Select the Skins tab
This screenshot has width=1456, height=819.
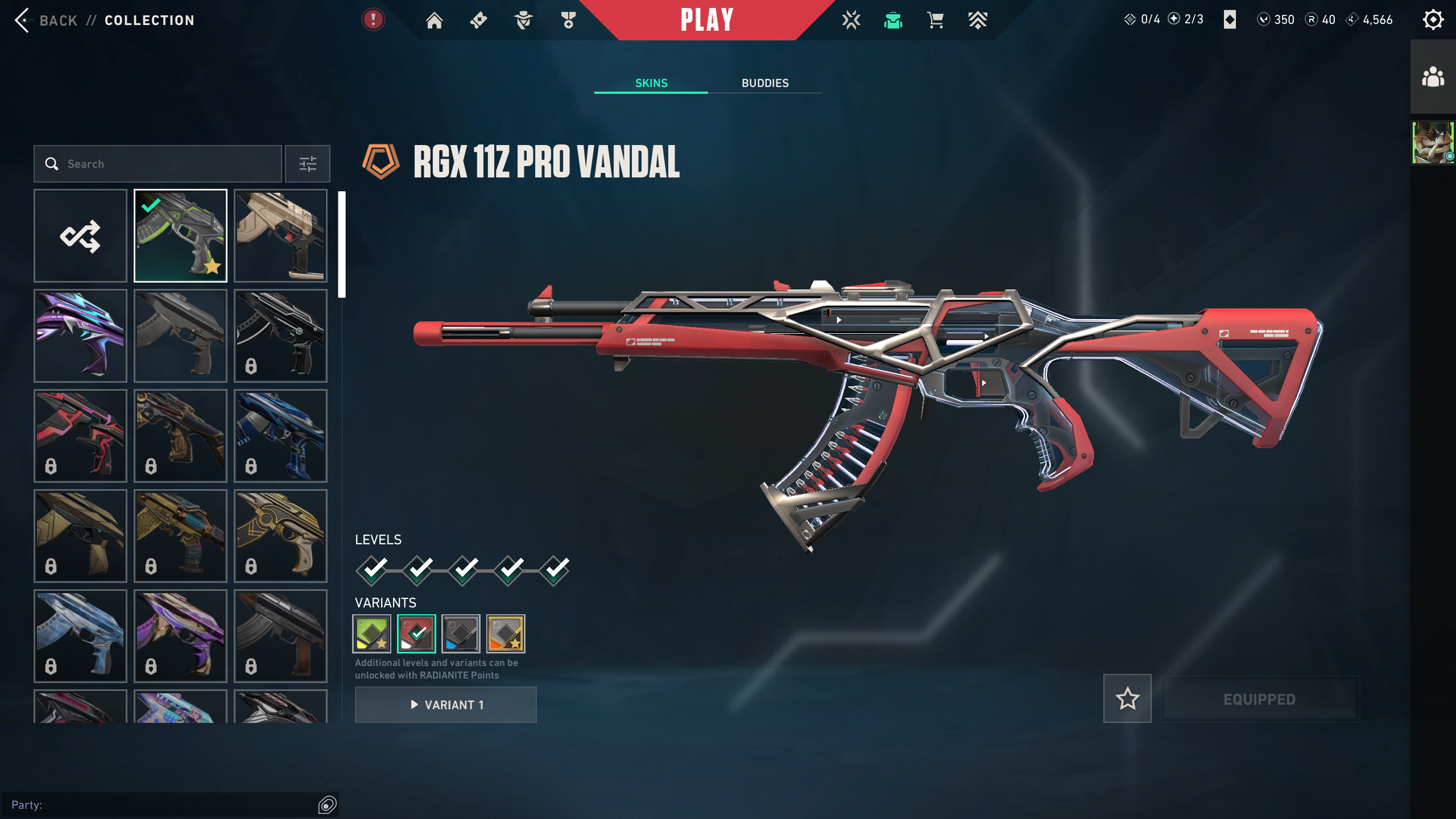point(651,83)
